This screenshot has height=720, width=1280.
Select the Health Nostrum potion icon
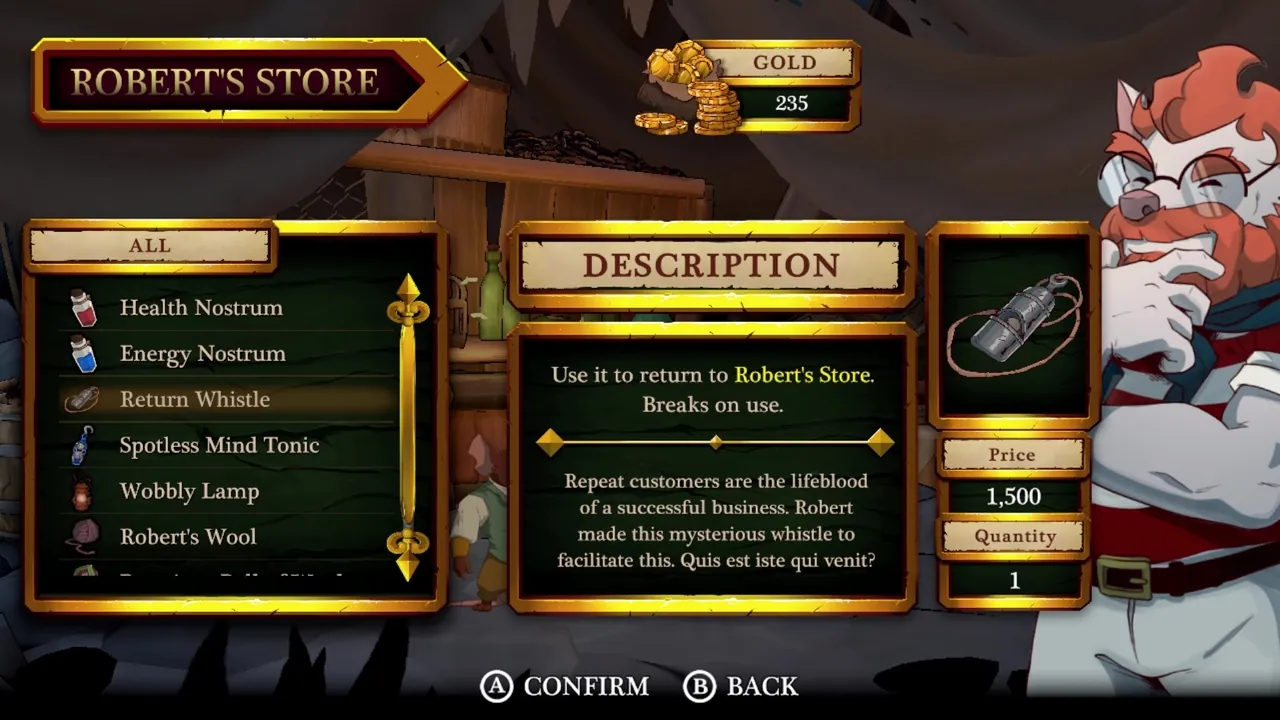pyautogui.click(x=83, y=308)
